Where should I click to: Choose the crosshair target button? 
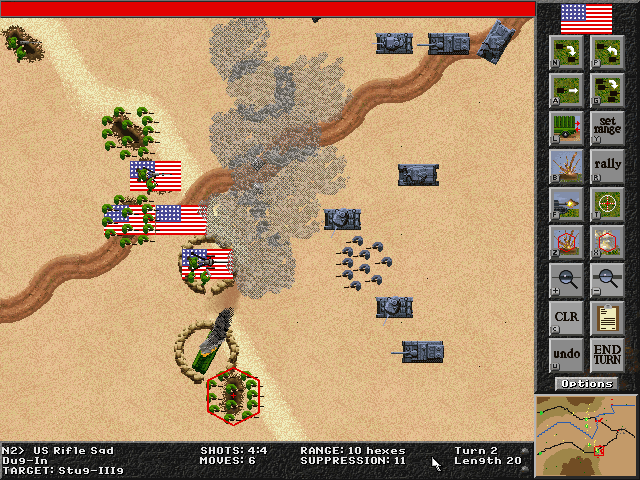[x=607, y=204]
